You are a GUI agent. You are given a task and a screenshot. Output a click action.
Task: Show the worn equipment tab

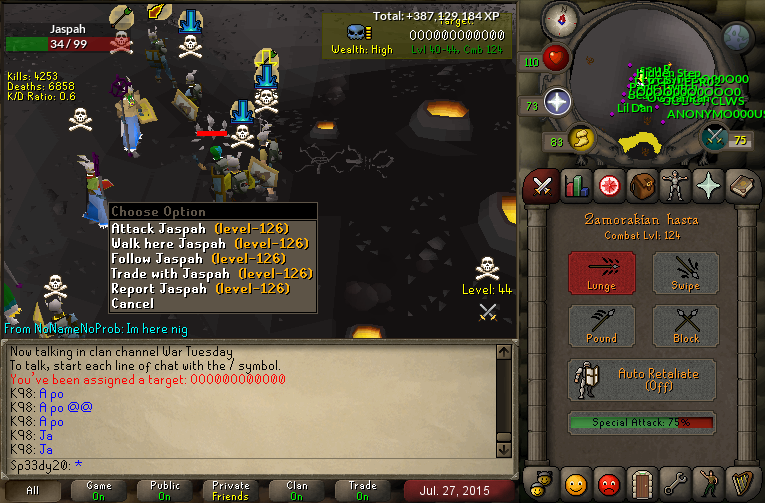[674, 185]
